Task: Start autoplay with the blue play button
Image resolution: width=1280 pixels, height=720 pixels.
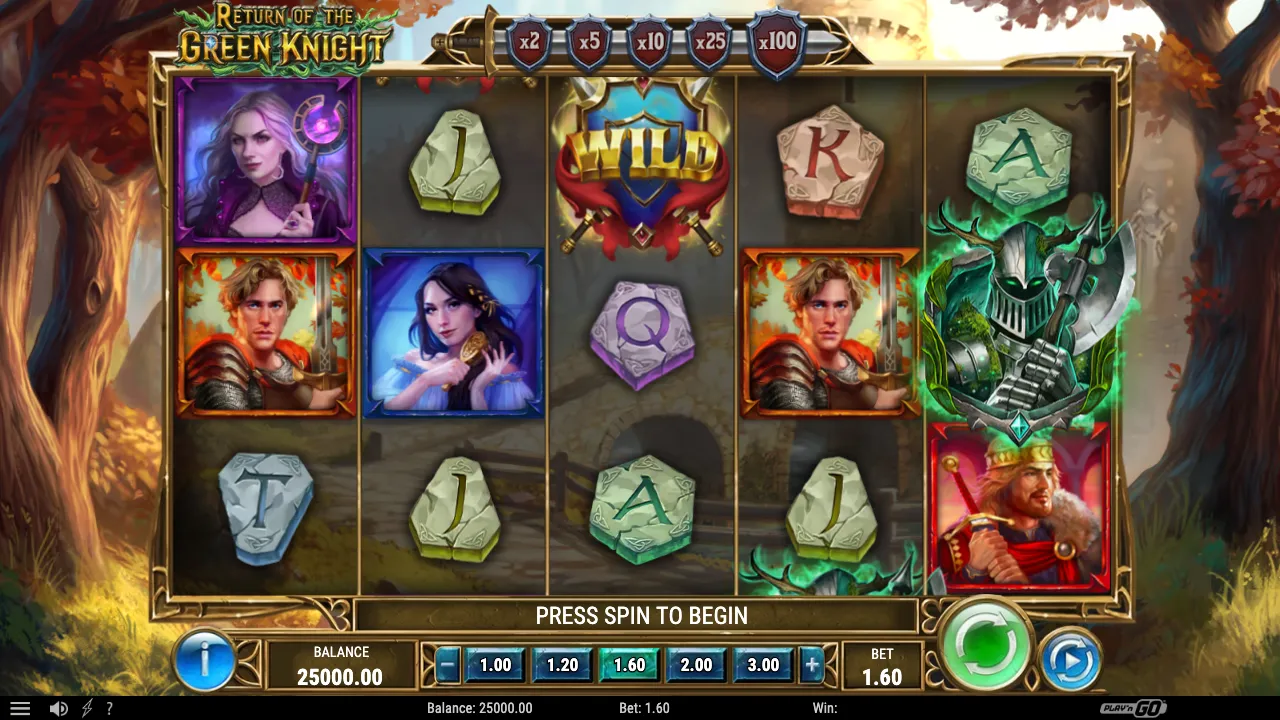Action: click(x=1070, y=660)
